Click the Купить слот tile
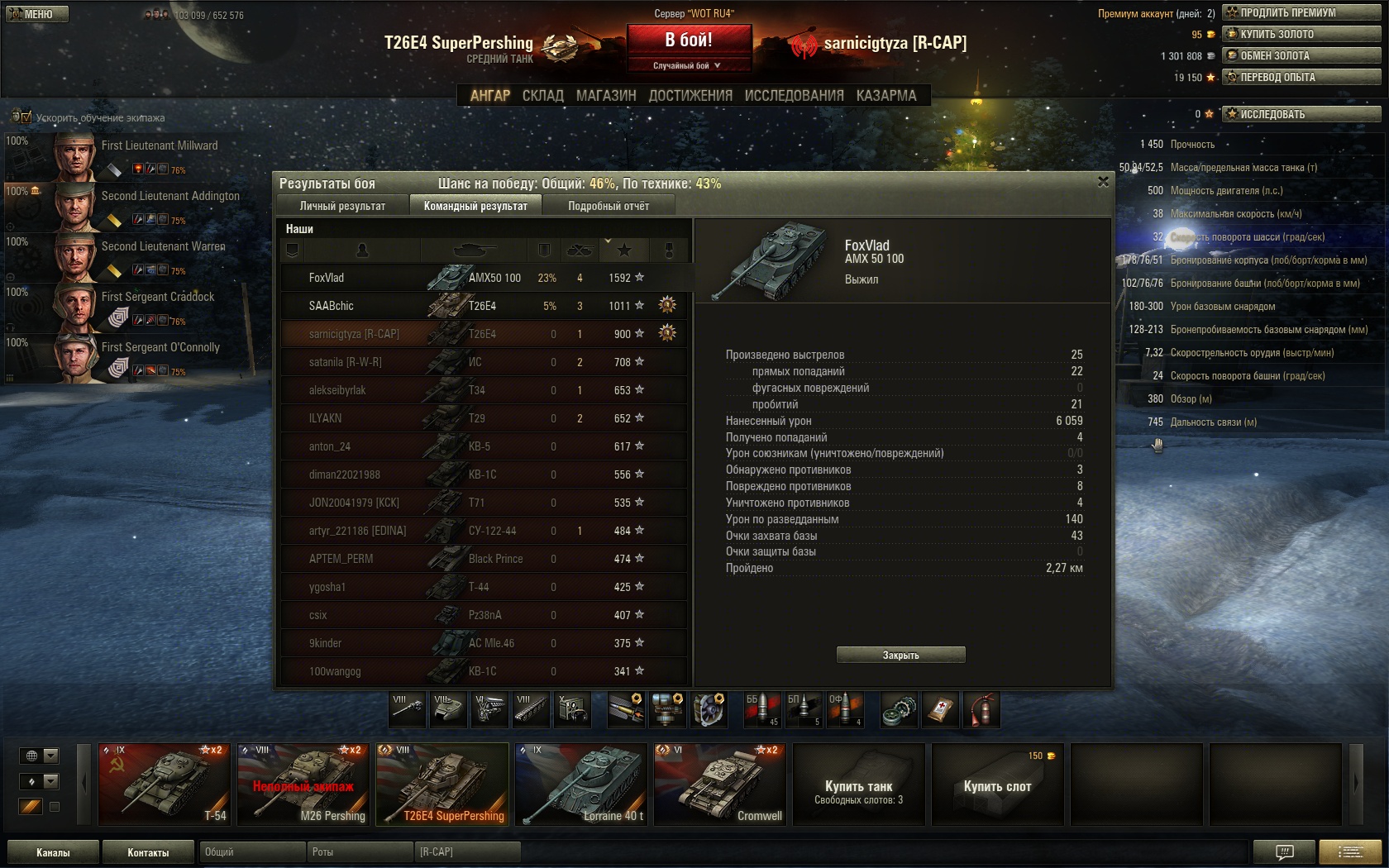 pyautogui.click(x=997, y=784)
